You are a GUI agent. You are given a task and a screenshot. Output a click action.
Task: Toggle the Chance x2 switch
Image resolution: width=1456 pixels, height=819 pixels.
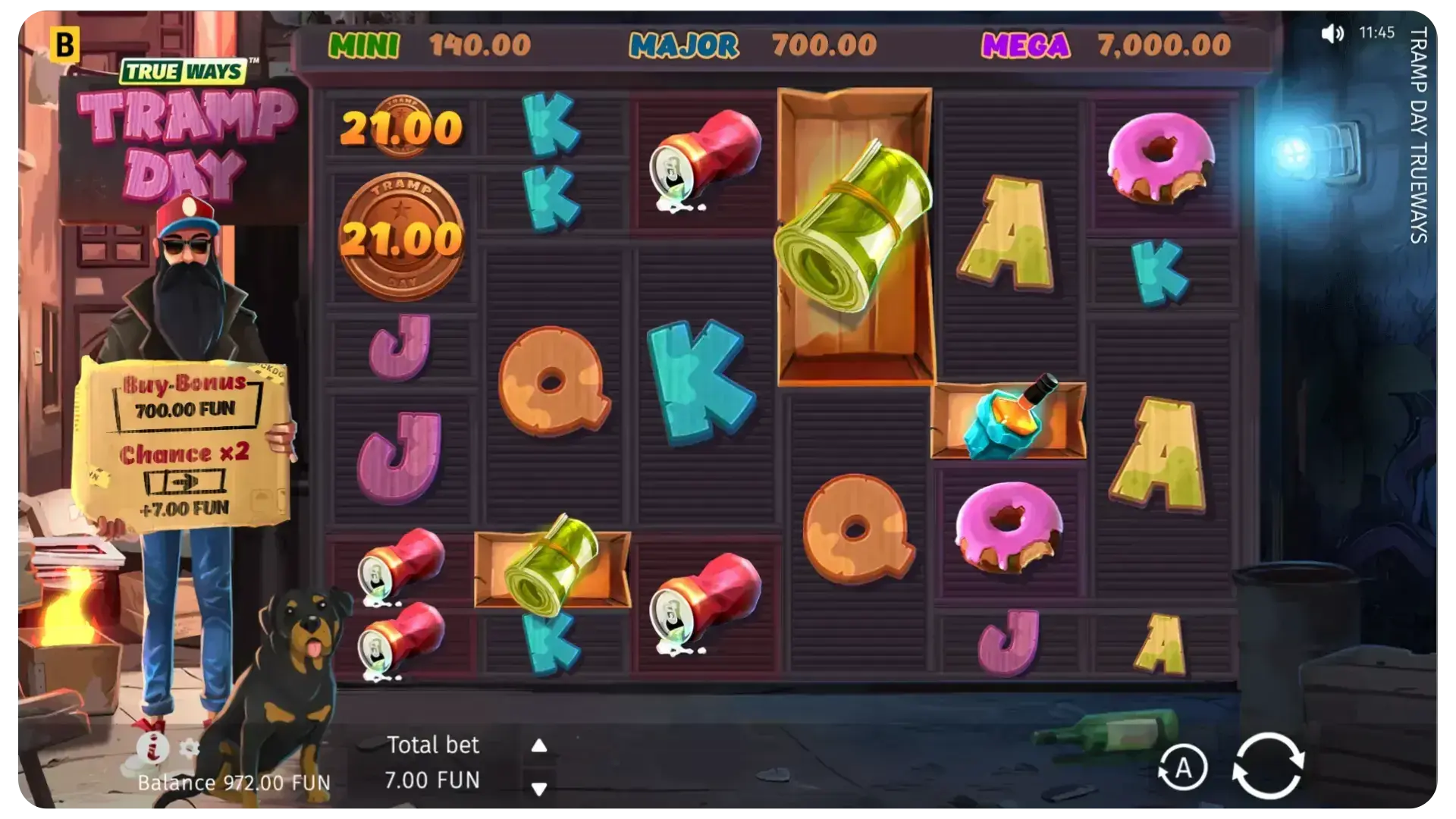pyautogui.click(x=184, y=481)
